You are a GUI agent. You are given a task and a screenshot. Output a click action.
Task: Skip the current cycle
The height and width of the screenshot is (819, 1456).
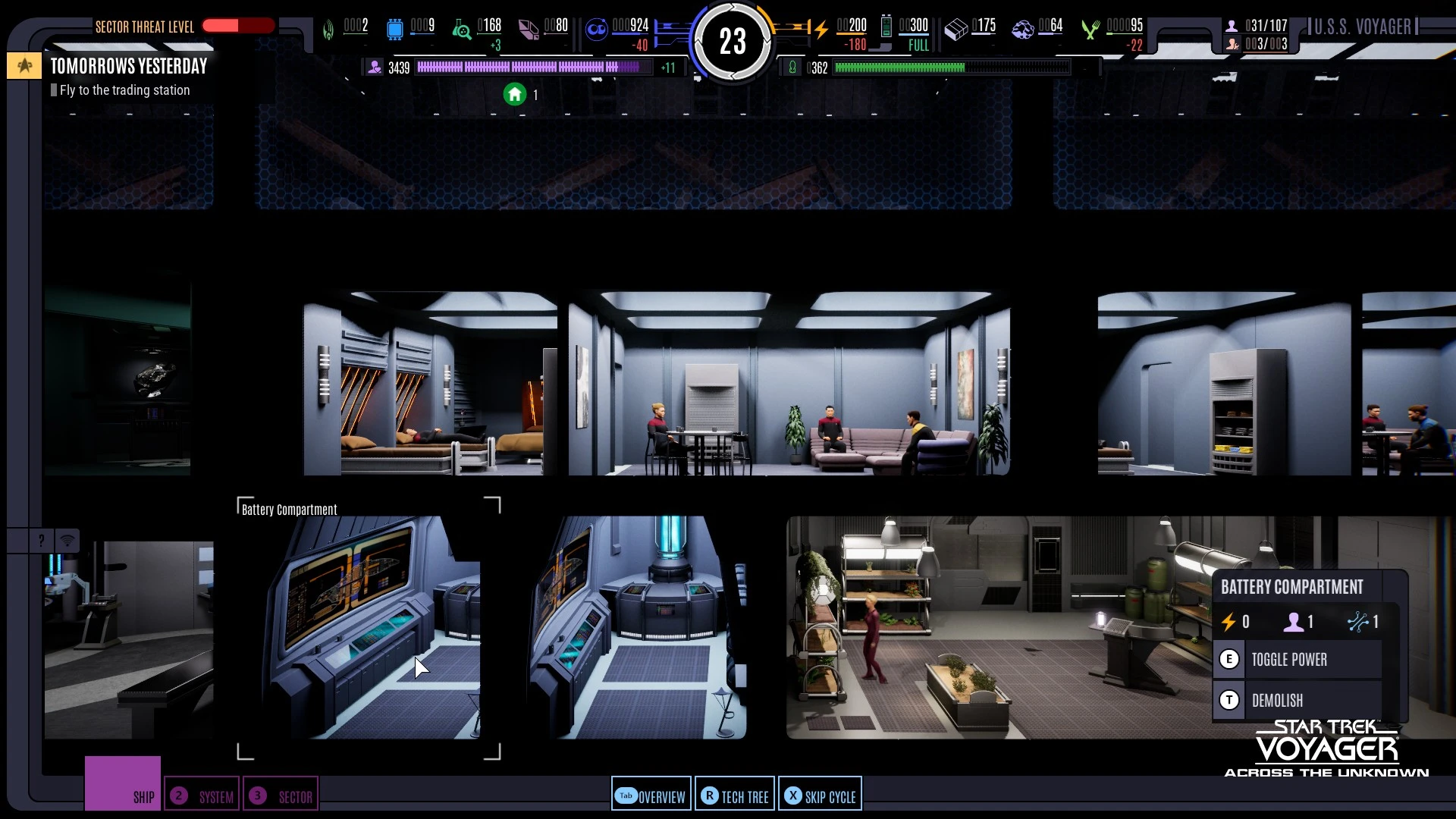click(820, 795)
